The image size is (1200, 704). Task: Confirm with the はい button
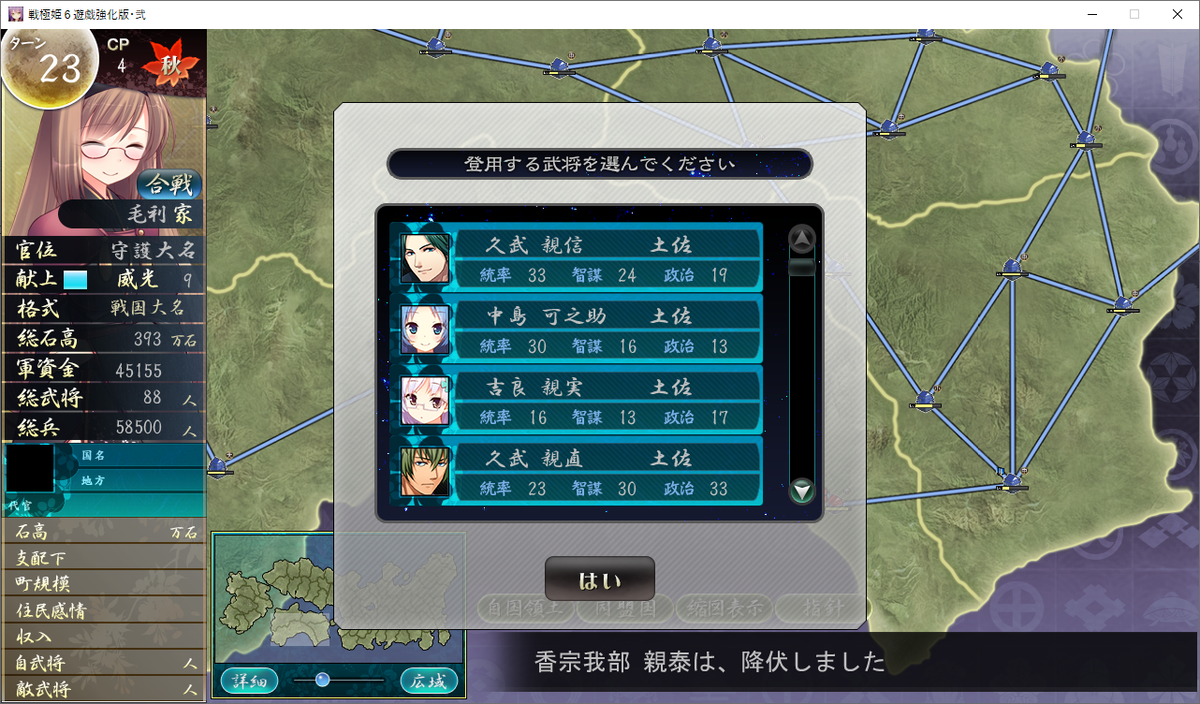(599, 580)
